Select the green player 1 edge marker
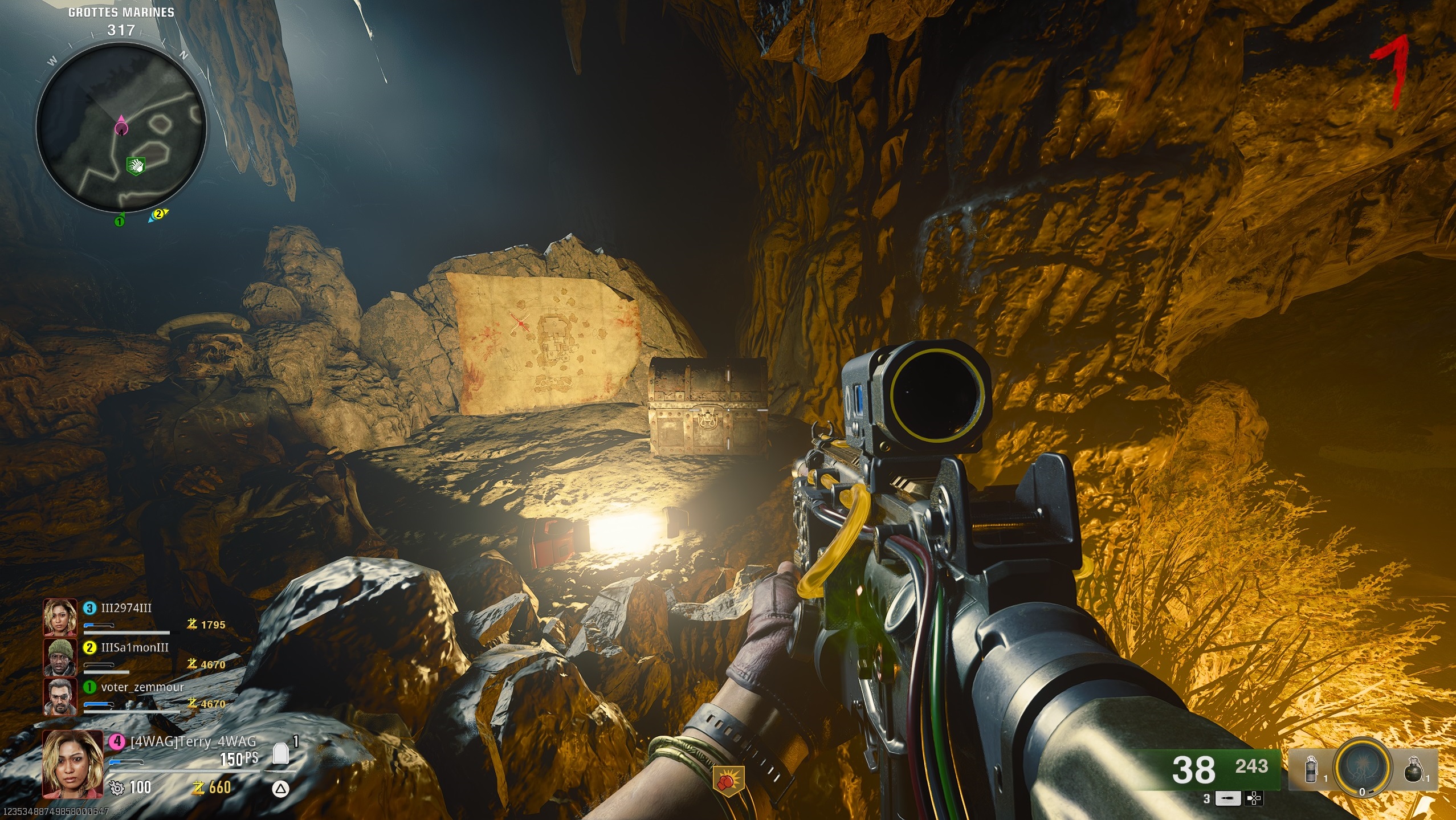The image size is (1456, 820). point(120,221)
